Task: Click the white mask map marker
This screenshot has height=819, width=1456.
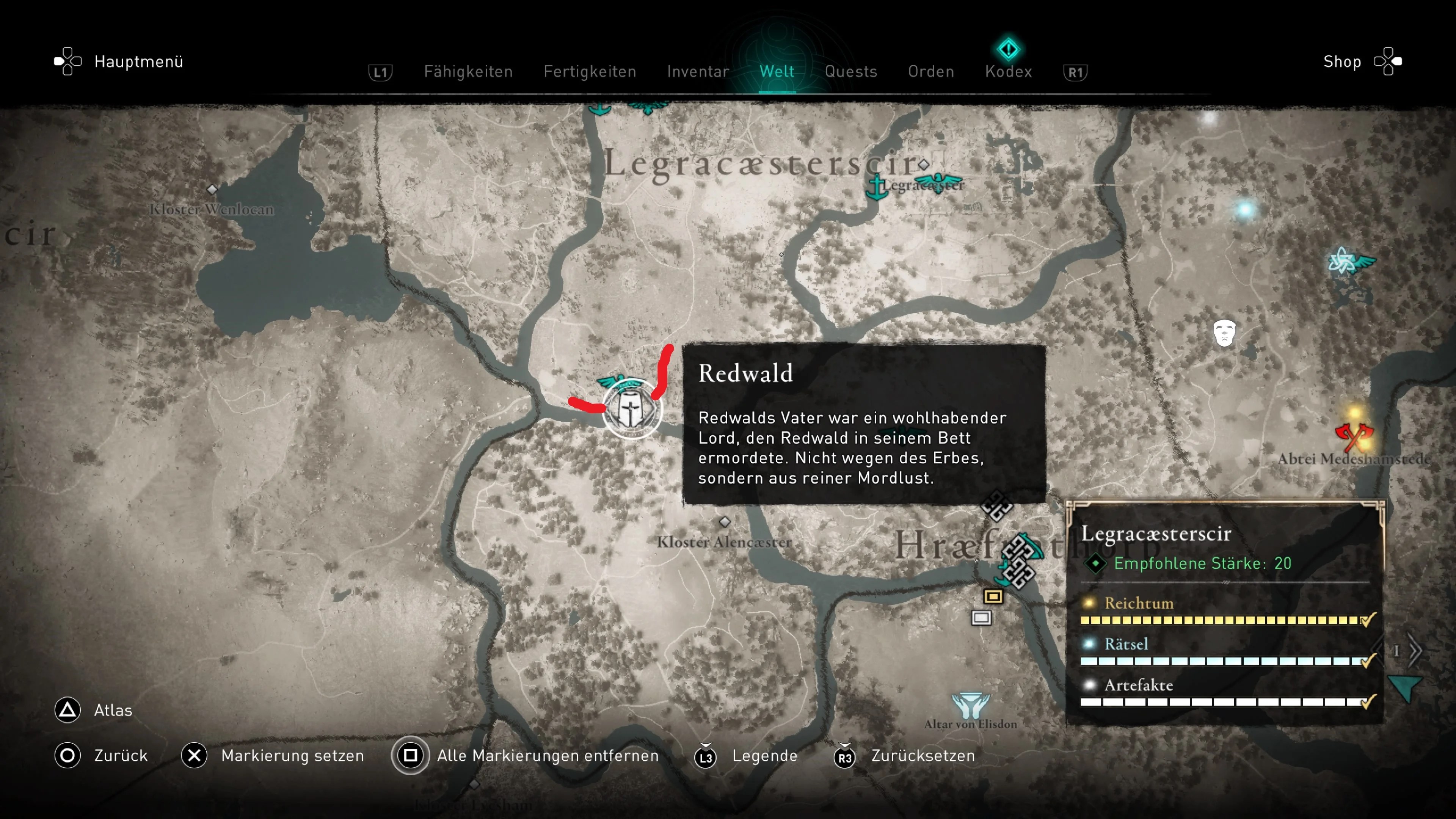Action: coord(1224,333)
